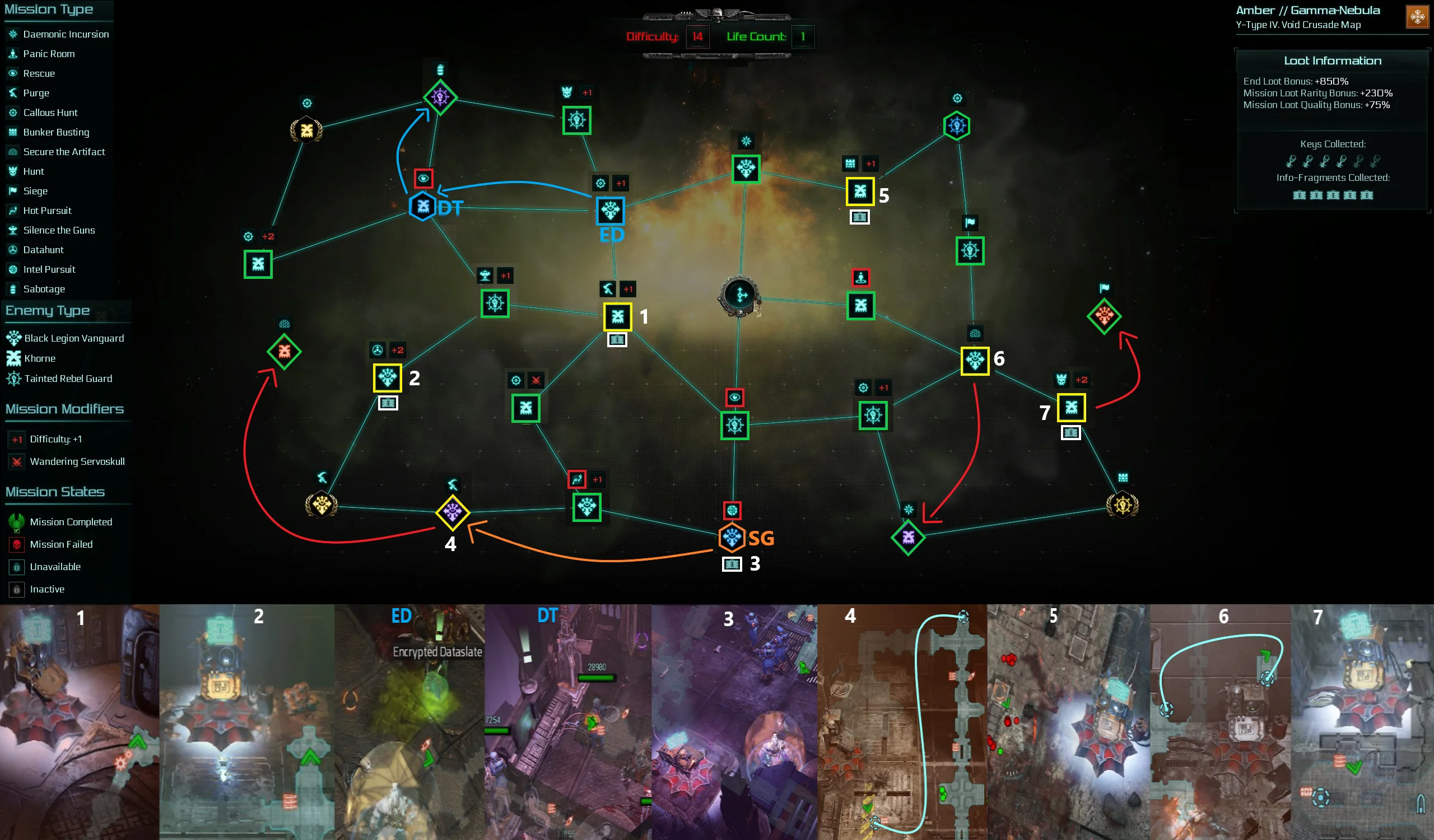This screenshot has height=840, width=1434.
Task: Click the Wandering Servoskull modifier entry
Action: click(x=77, y=461)
